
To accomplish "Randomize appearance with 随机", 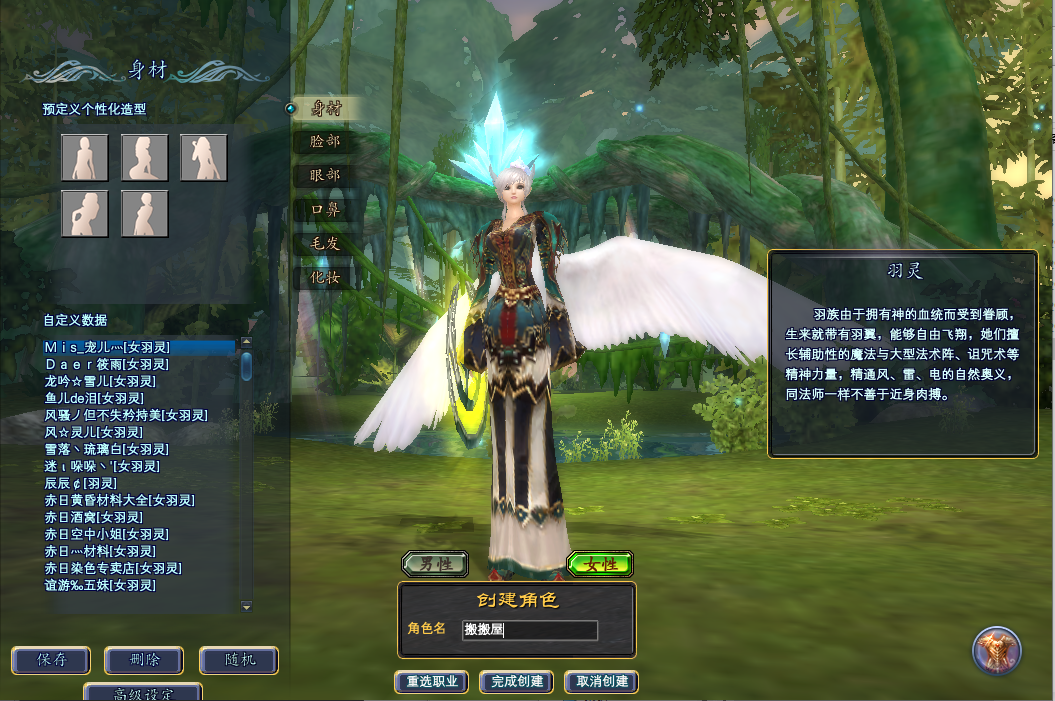I will click(238, 660).
